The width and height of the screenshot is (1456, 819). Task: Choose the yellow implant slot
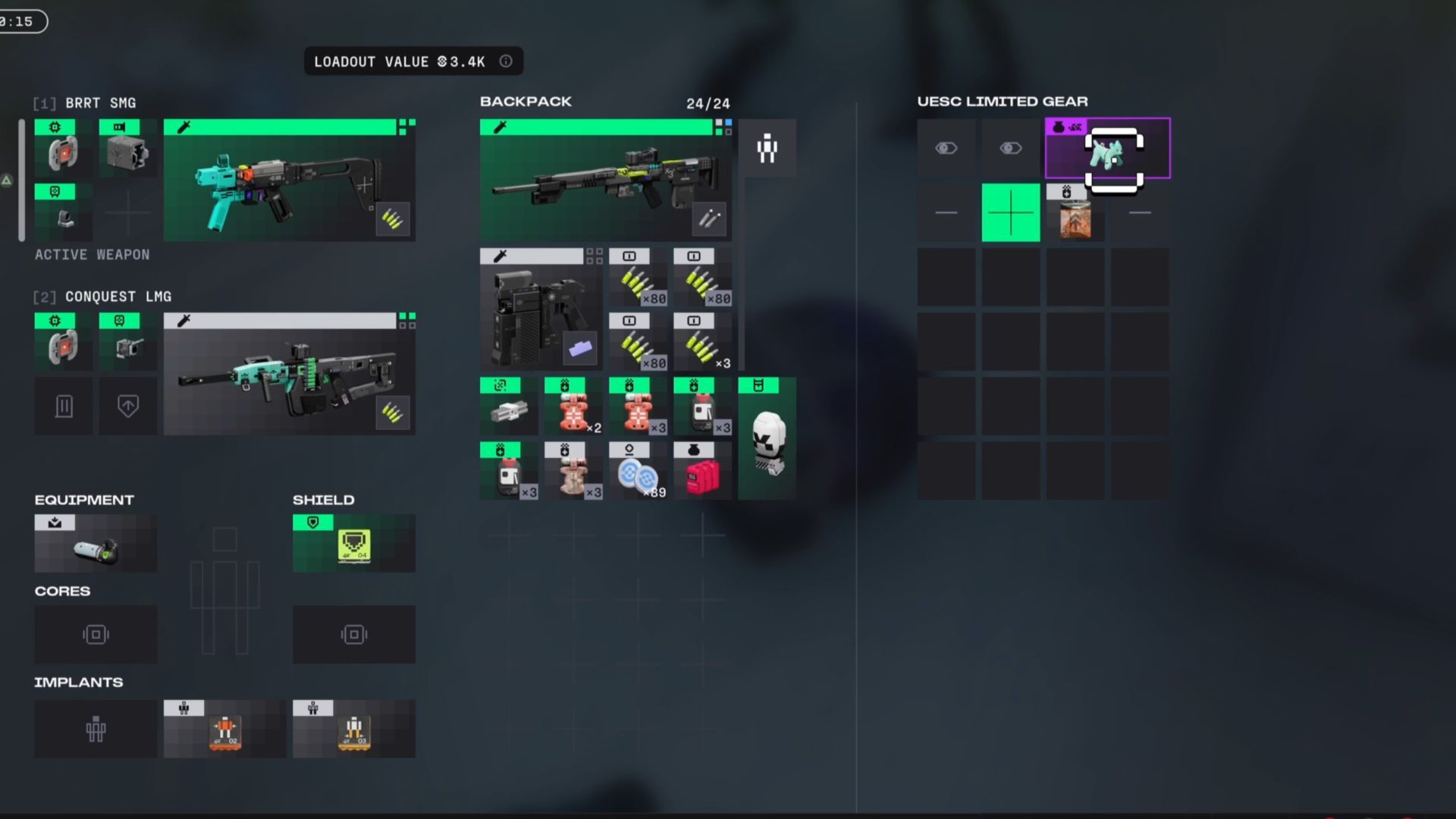353,730
